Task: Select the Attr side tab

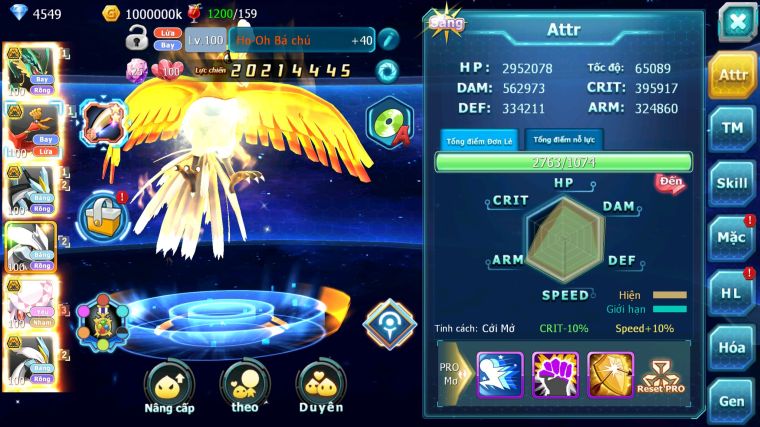Action: pos(733,74)
